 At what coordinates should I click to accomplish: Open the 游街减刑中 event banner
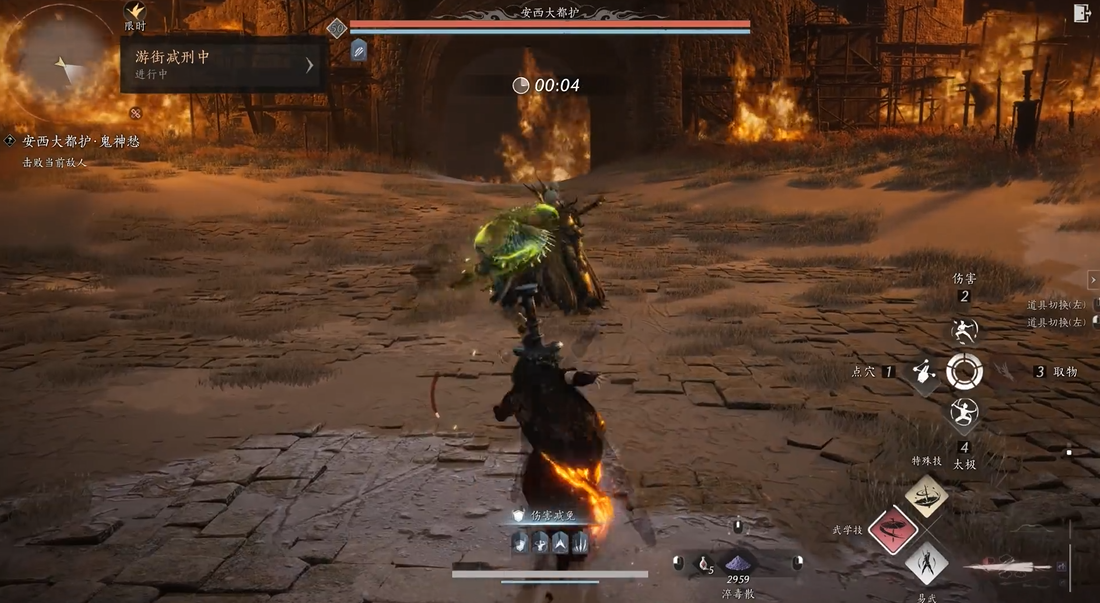pyautogui.click(x=223, y=65)
